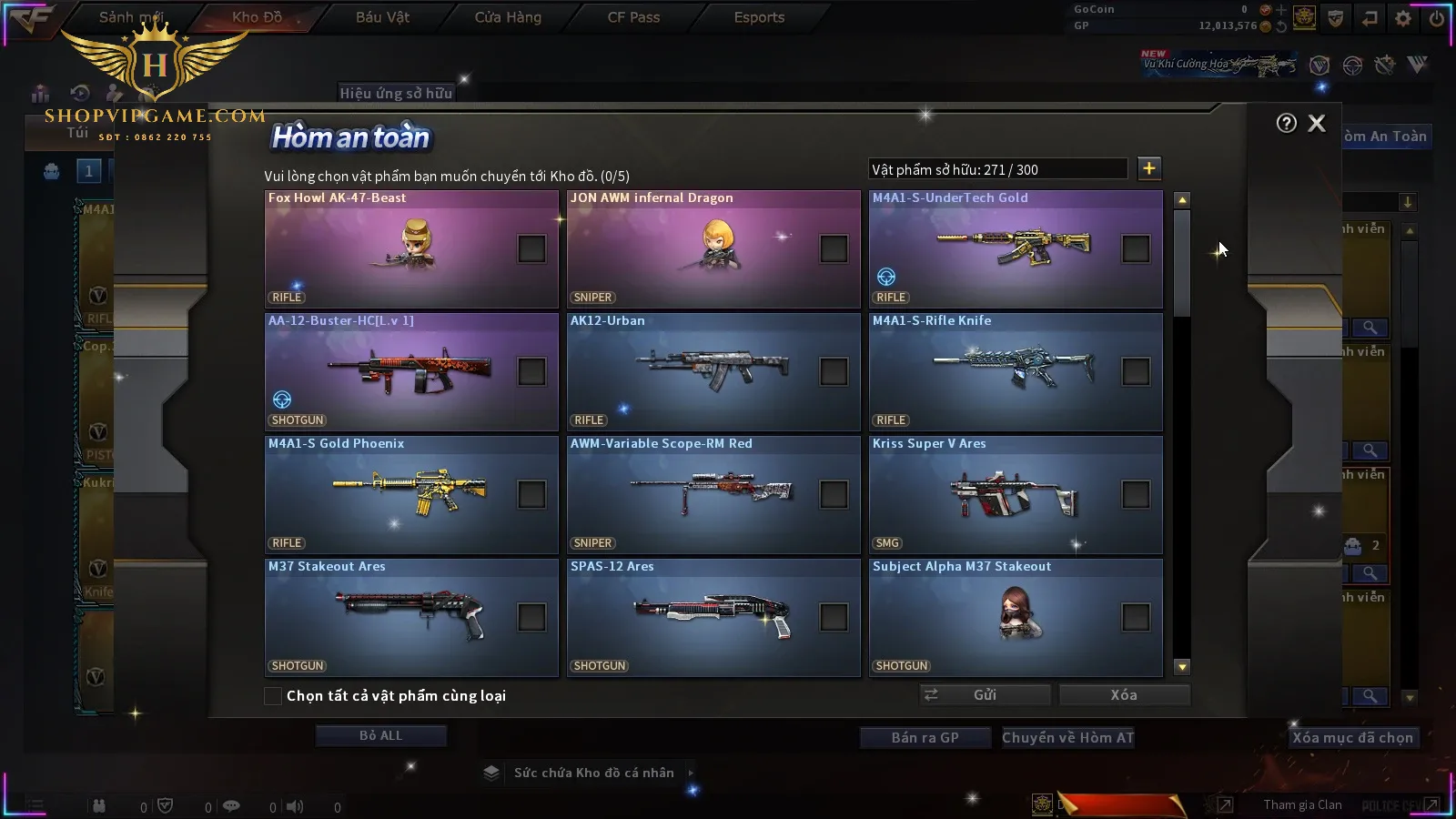Click the Gửi send button
Viewport: 1456px width, 819px height.
[985, 695]
